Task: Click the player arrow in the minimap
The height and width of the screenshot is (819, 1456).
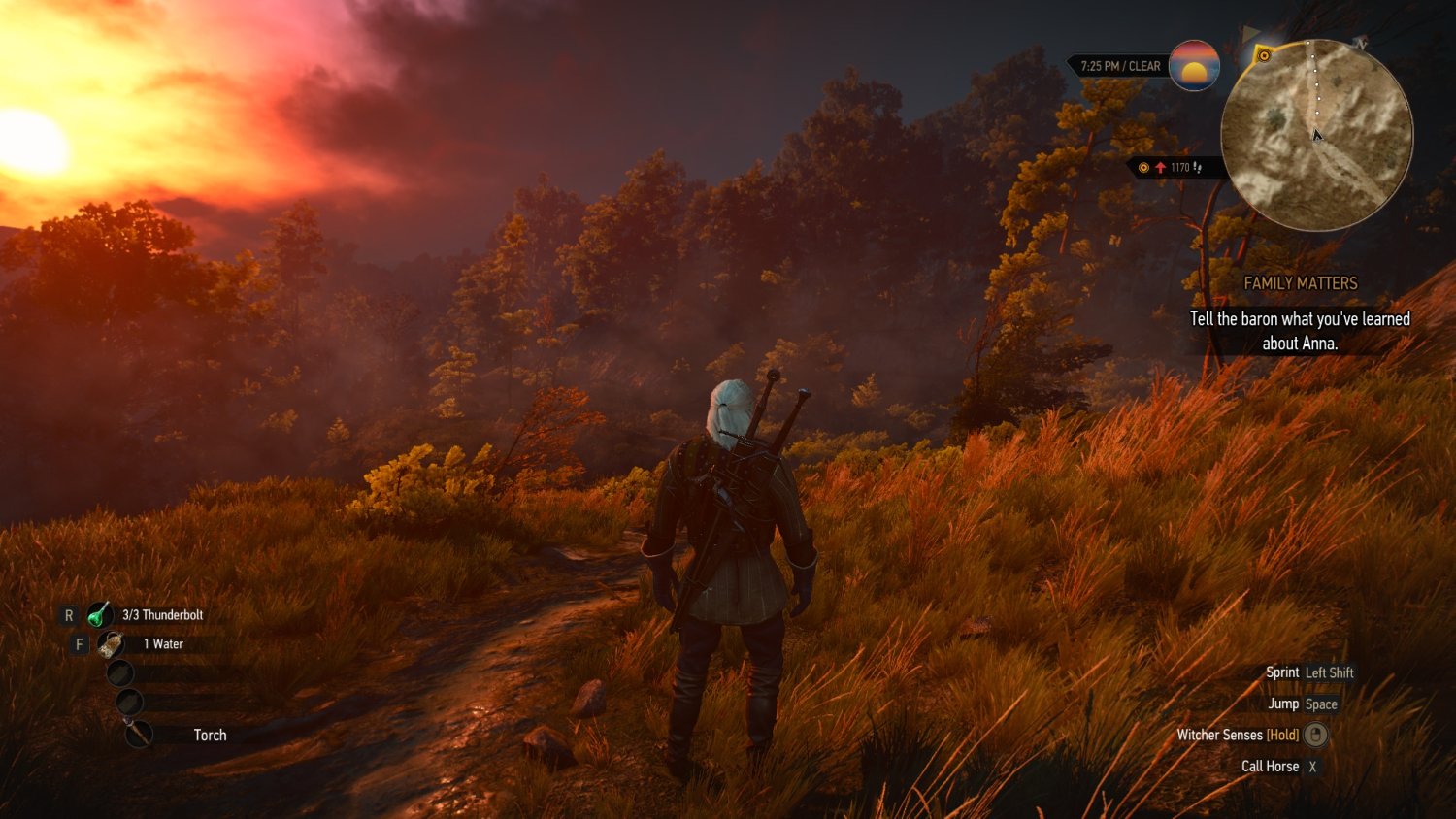Action: coord(1317,136)
